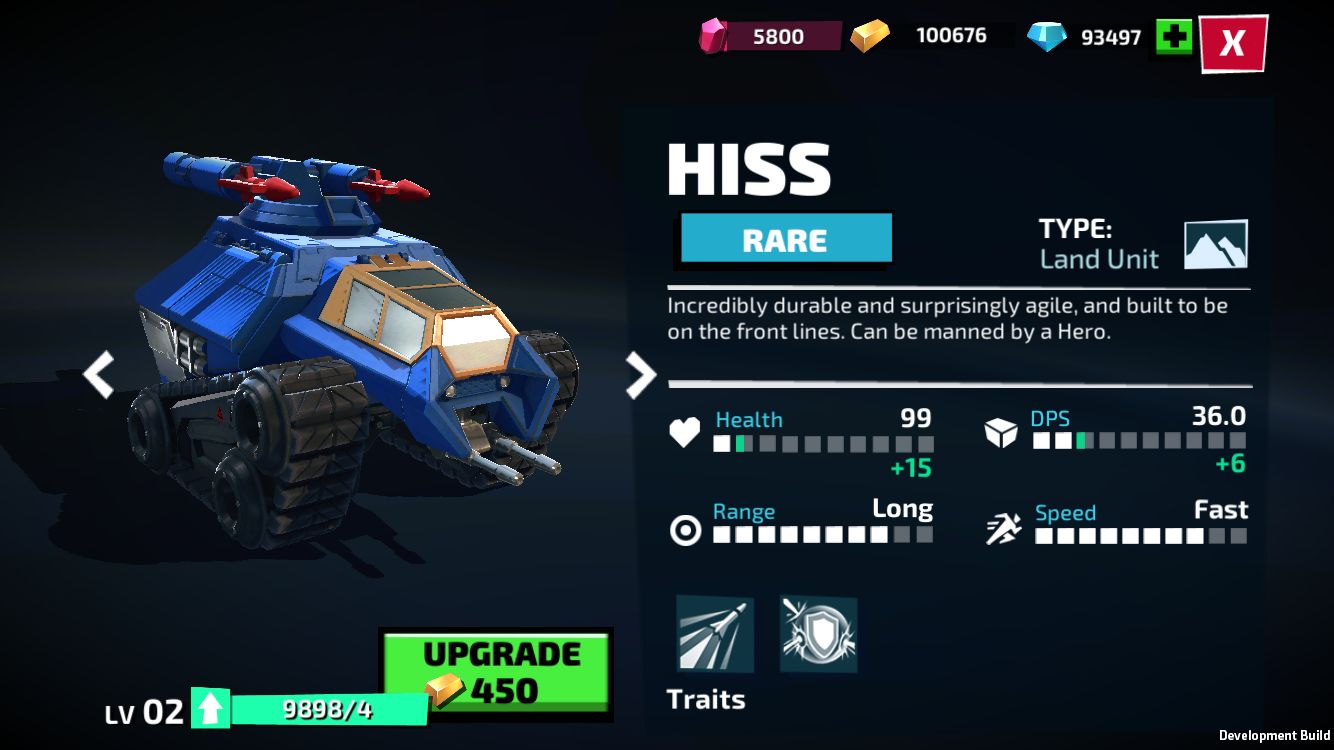Viewport: 1334px width, 750px height.
Task: Select the missile trait icon
Action: tap(715, 634)
